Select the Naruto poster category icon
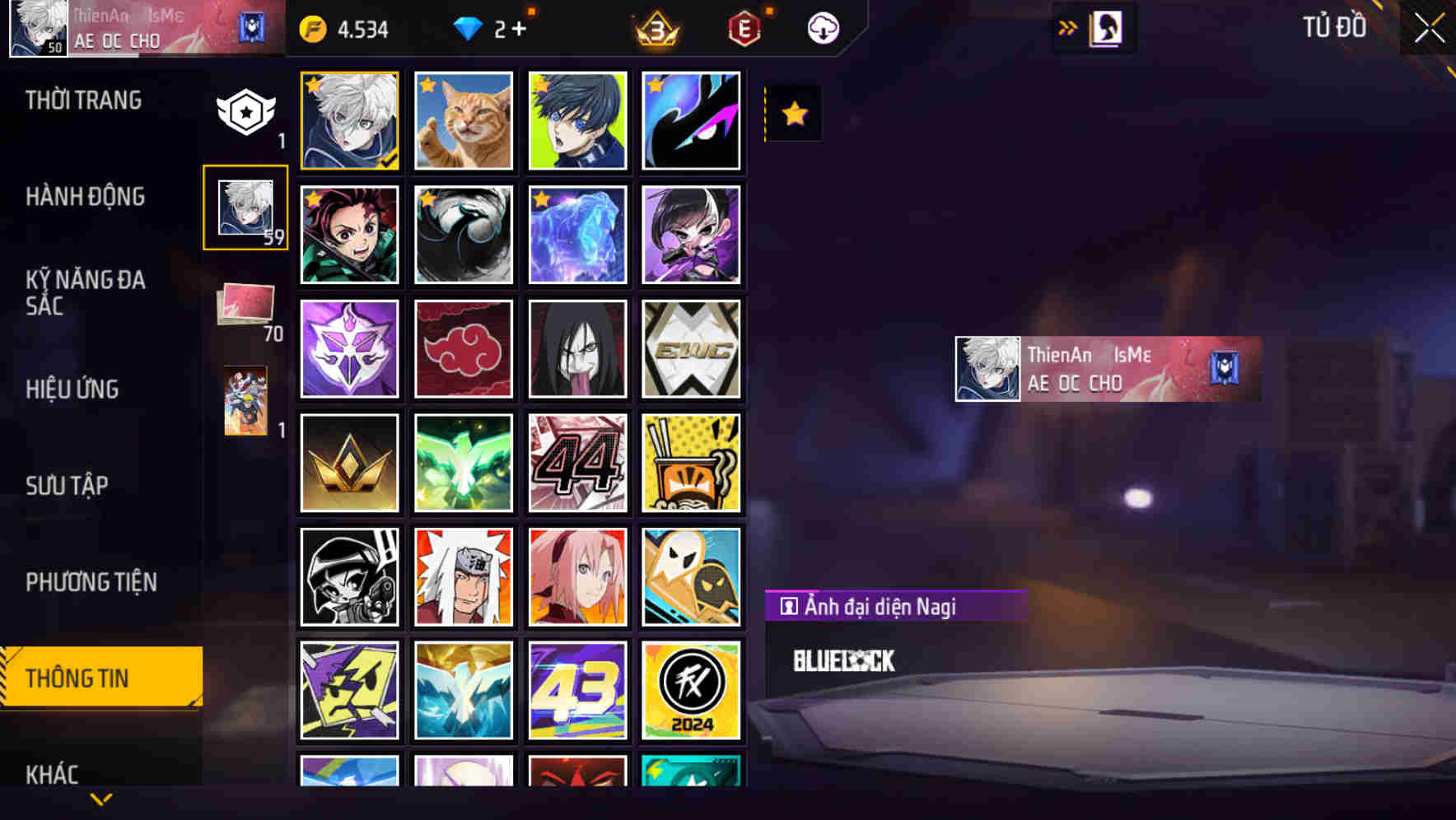 pyautogui.click(x=244, y=398)
